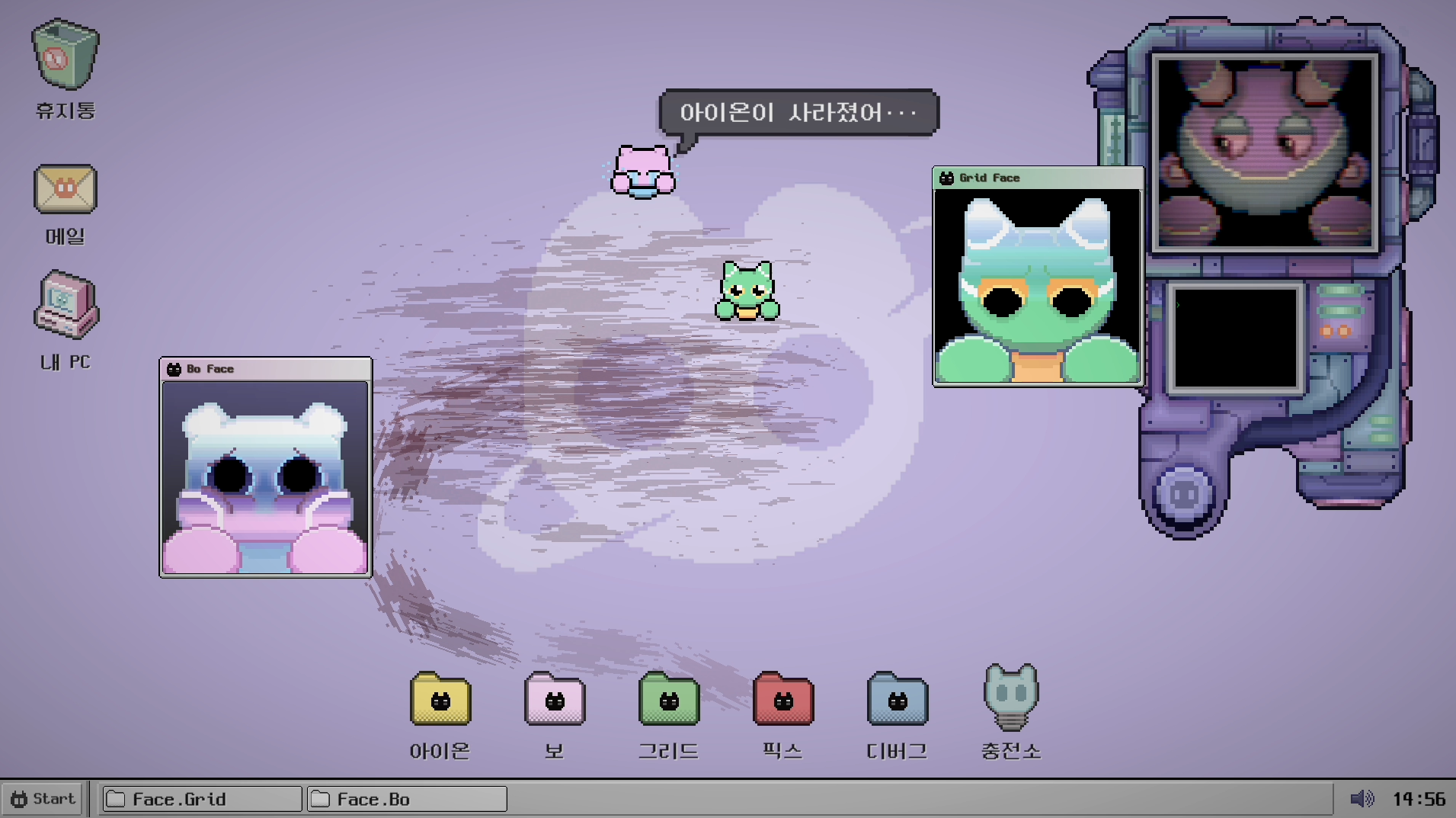Click the cat icon in Grid Face titlebar
This screenshot has height=818, width=1456.
(x=946, y=178)
